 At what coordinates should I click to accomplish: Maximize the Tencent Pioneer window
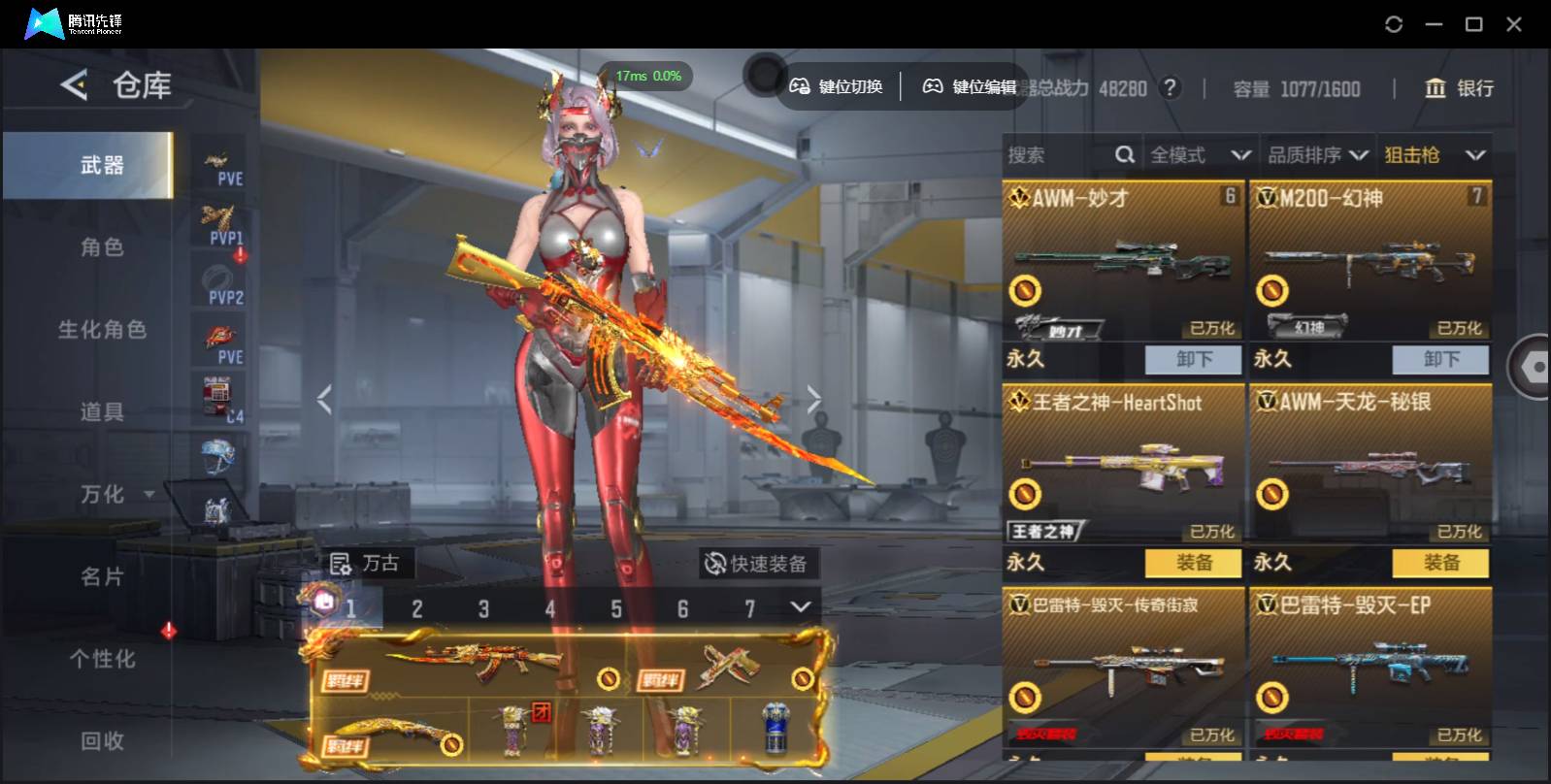pos(1473,24)
